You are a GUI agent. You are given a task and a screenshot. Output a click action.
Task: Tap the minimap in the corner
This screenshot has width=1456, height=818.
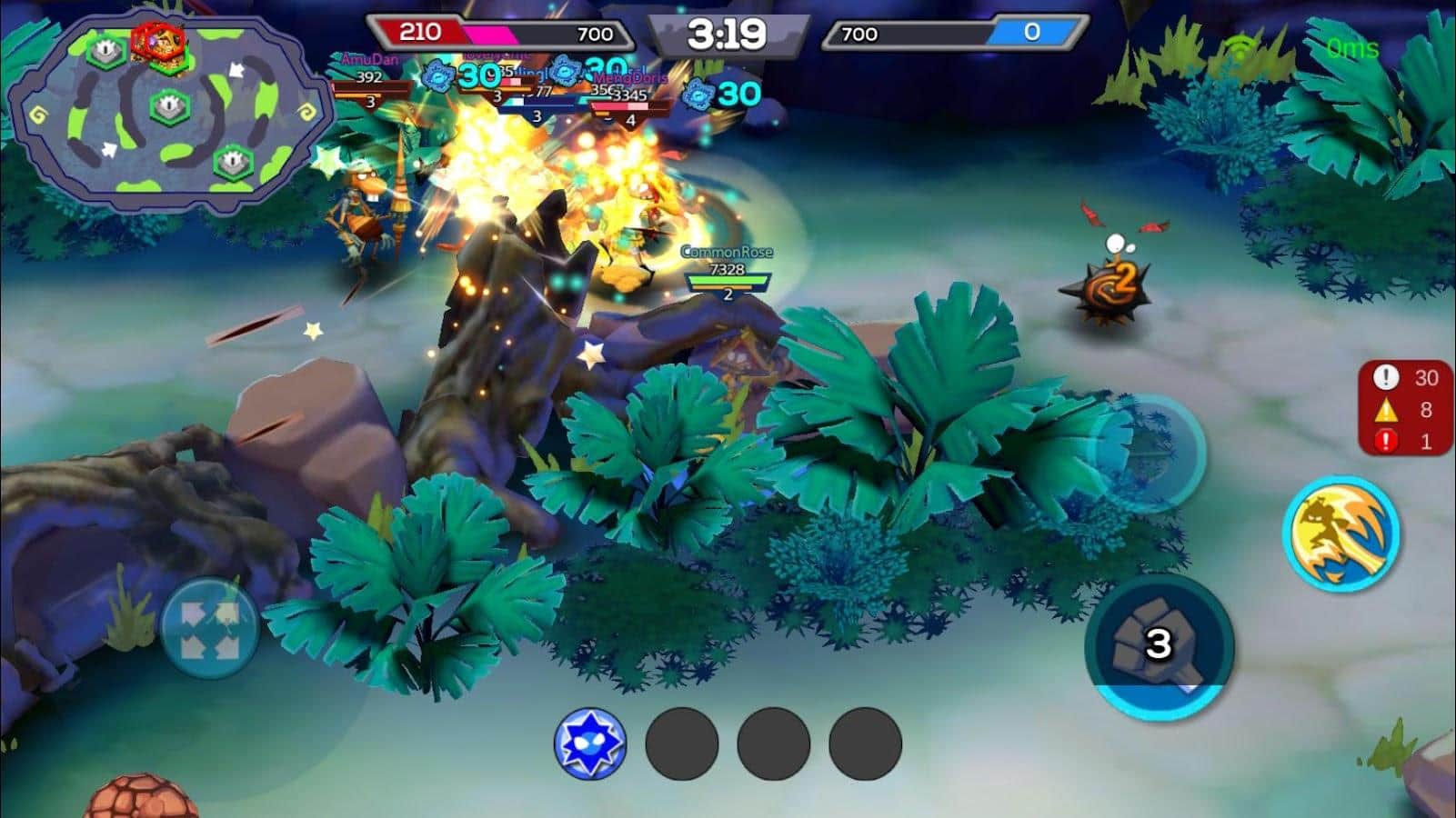[x=170, y=109]
